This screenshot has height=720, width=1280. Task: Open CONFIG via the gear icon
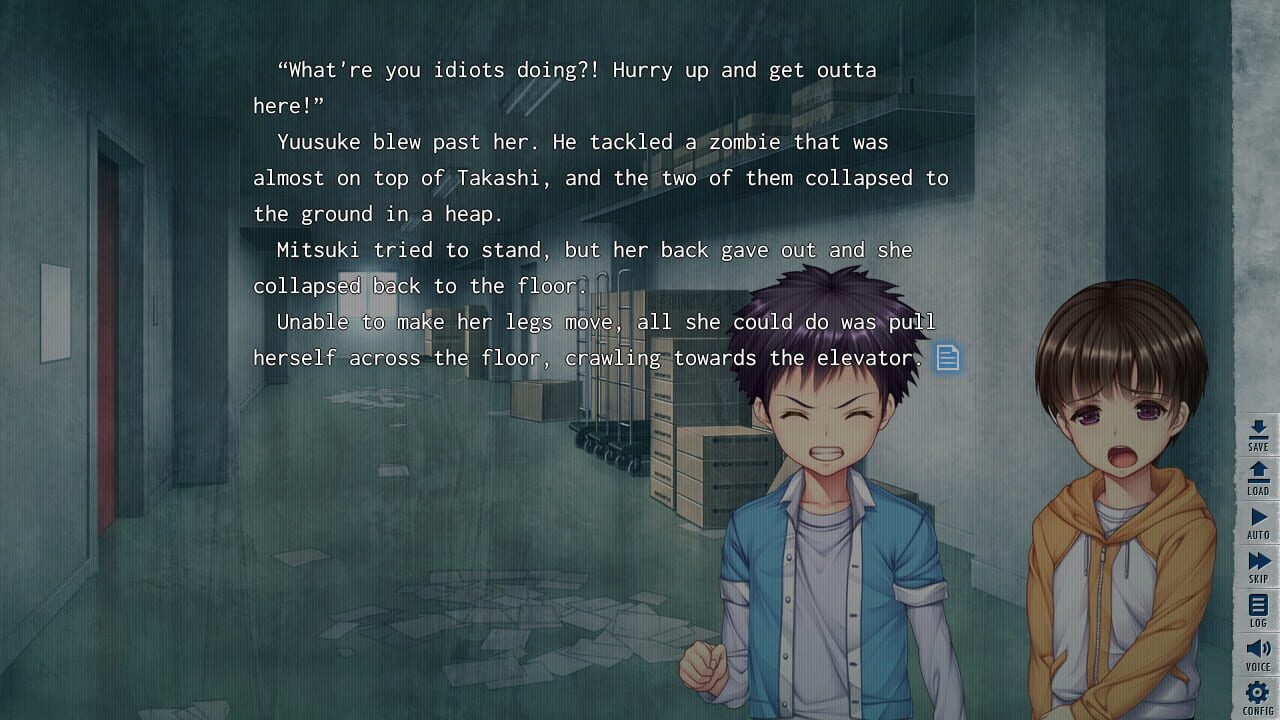tap(1257, 691)
